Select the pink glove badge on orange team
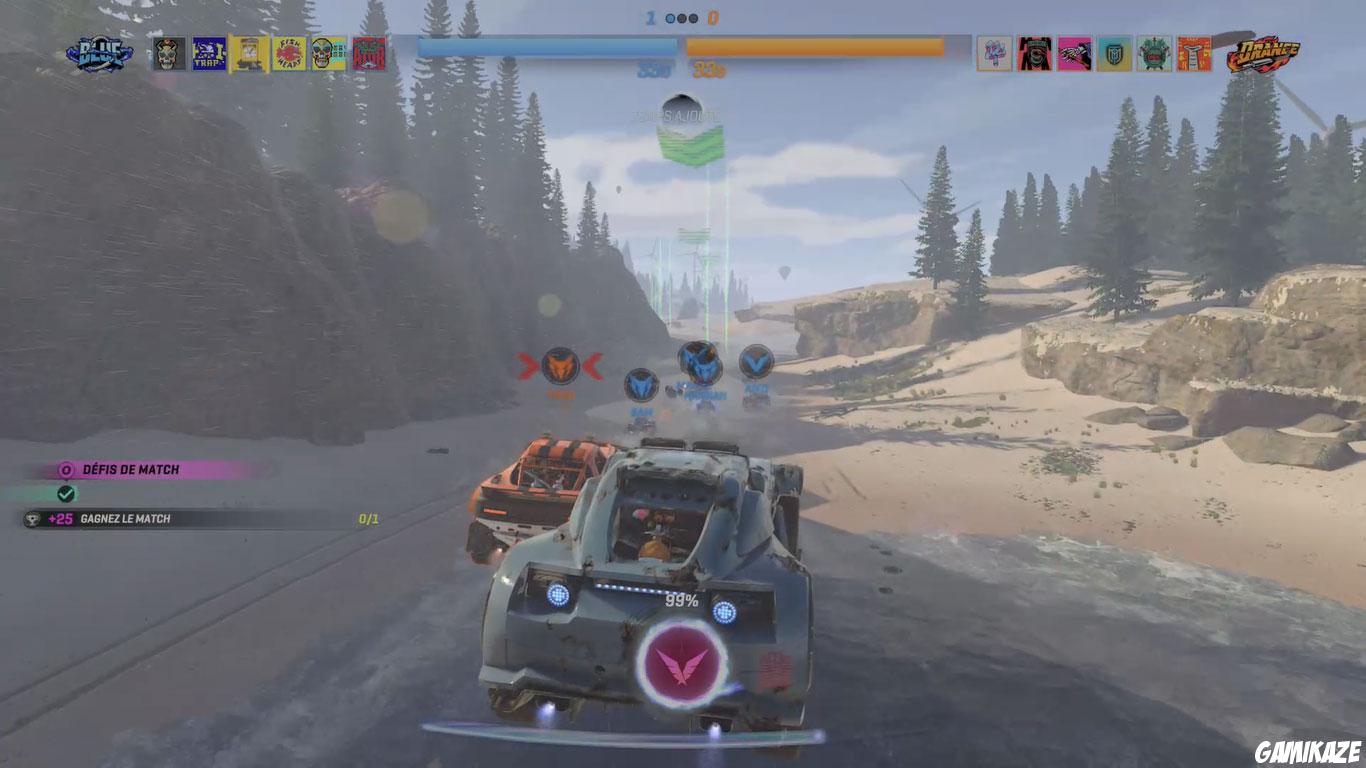Image resolution: width=1366 pixels, height=768 pixels. (1073, 53)
